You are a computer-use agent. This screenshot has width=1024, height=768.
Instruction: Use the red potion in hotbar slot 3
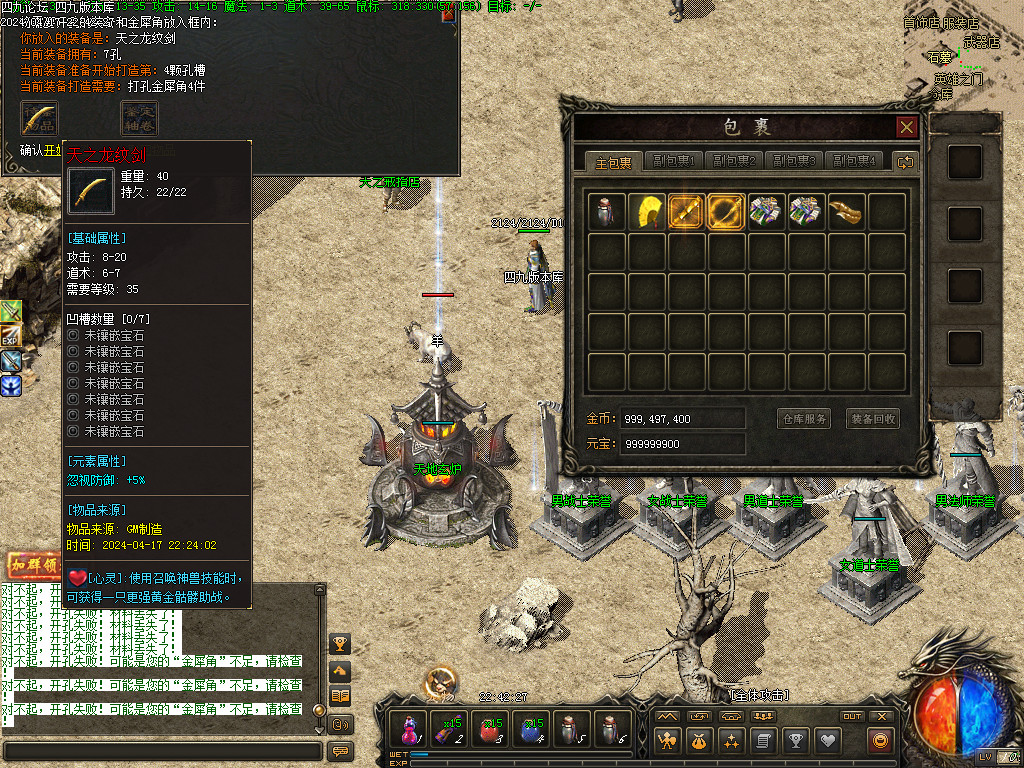[490, 729]
